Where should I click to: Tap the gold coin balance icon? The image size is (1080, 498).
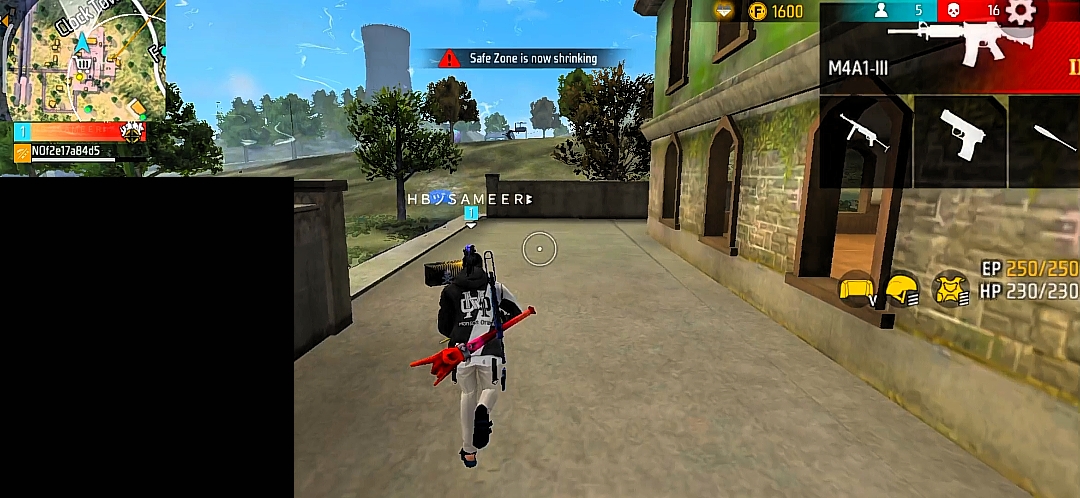[757, 11]
